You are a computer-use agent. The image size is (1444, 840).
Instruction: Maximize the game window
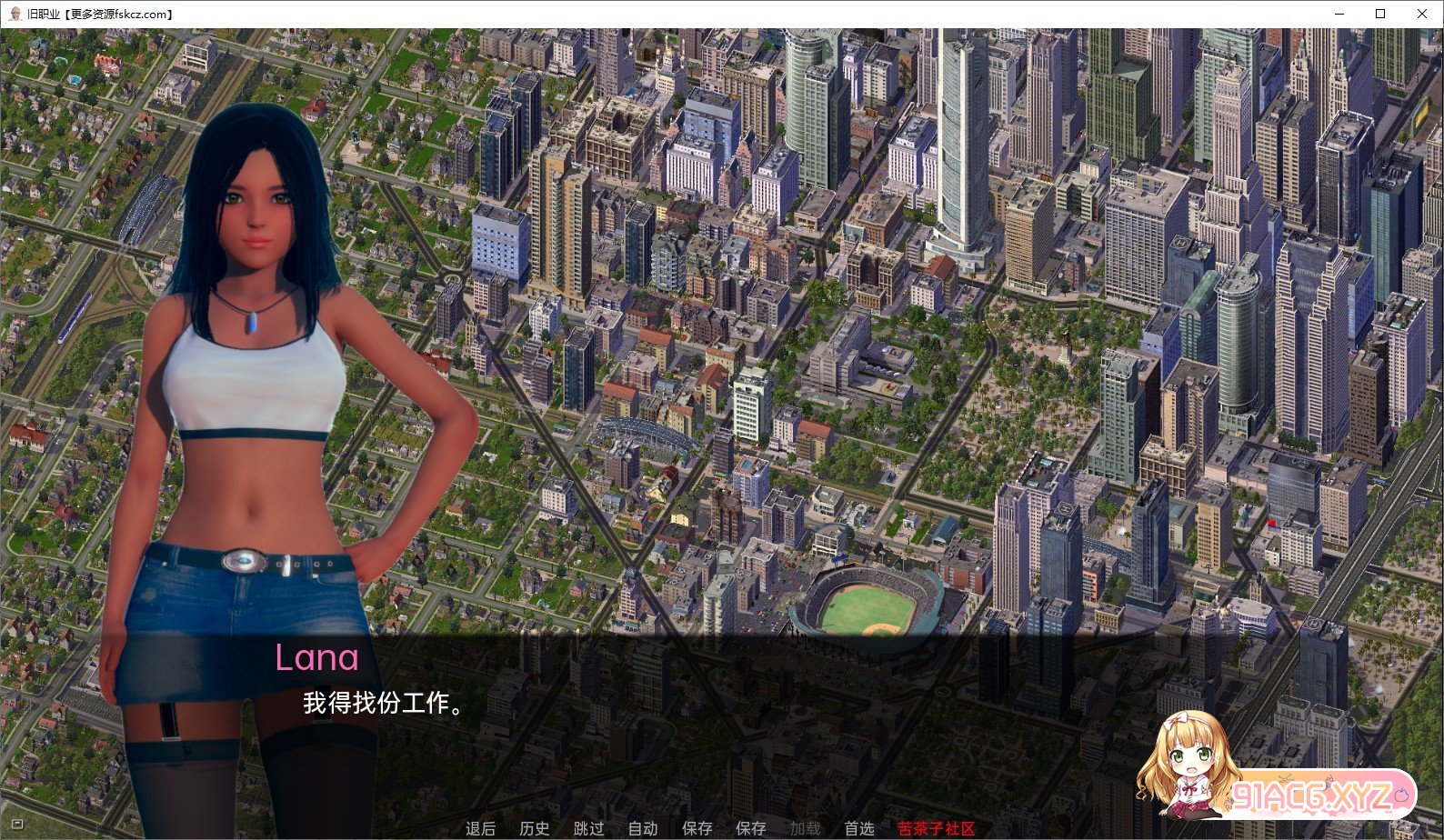pyautogui.click(x=1380, y=14)
